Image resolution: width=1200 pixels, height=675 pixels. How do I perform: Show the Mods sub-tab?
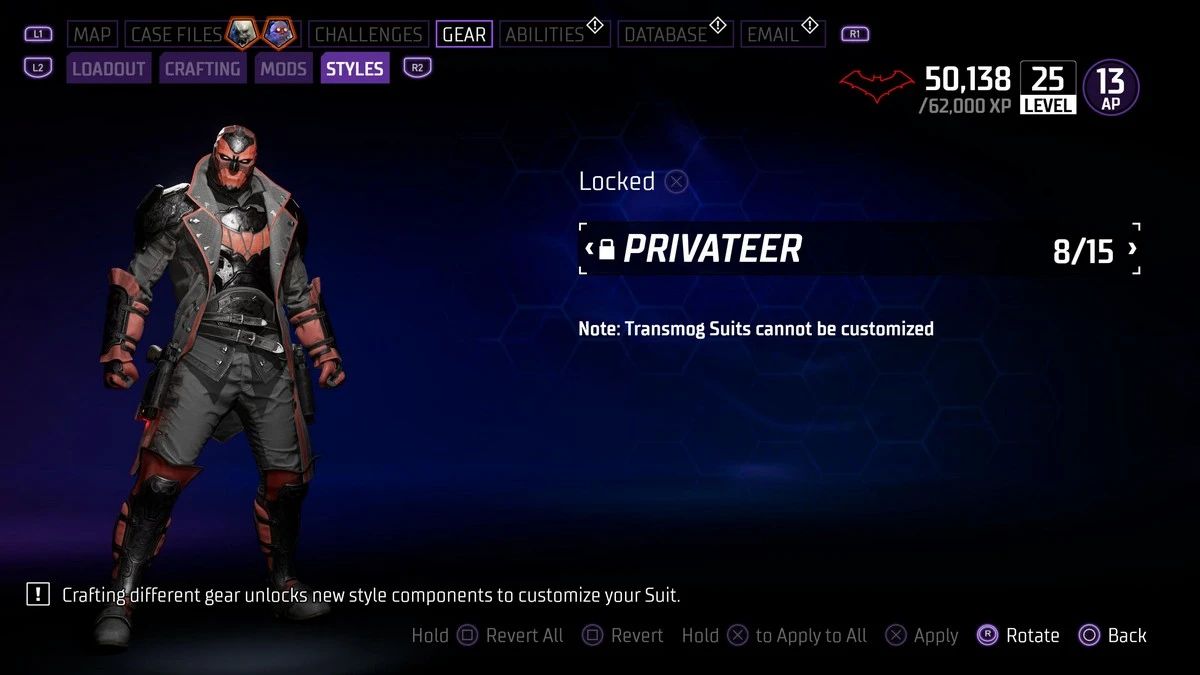click(x=283, y=69)
